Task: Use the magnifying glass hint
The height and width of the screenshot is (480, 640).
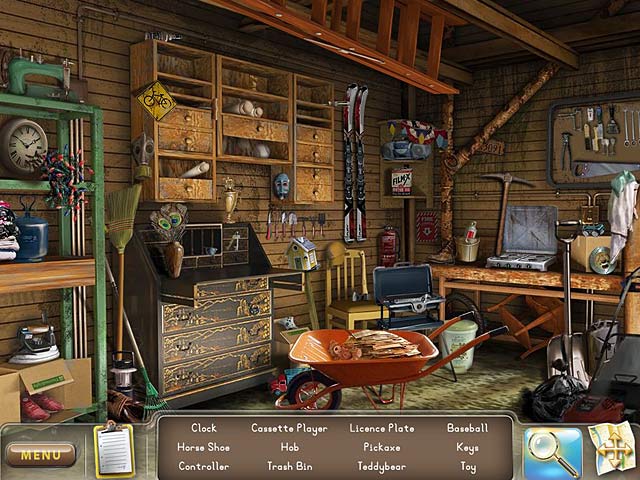Action: (552, 451)
